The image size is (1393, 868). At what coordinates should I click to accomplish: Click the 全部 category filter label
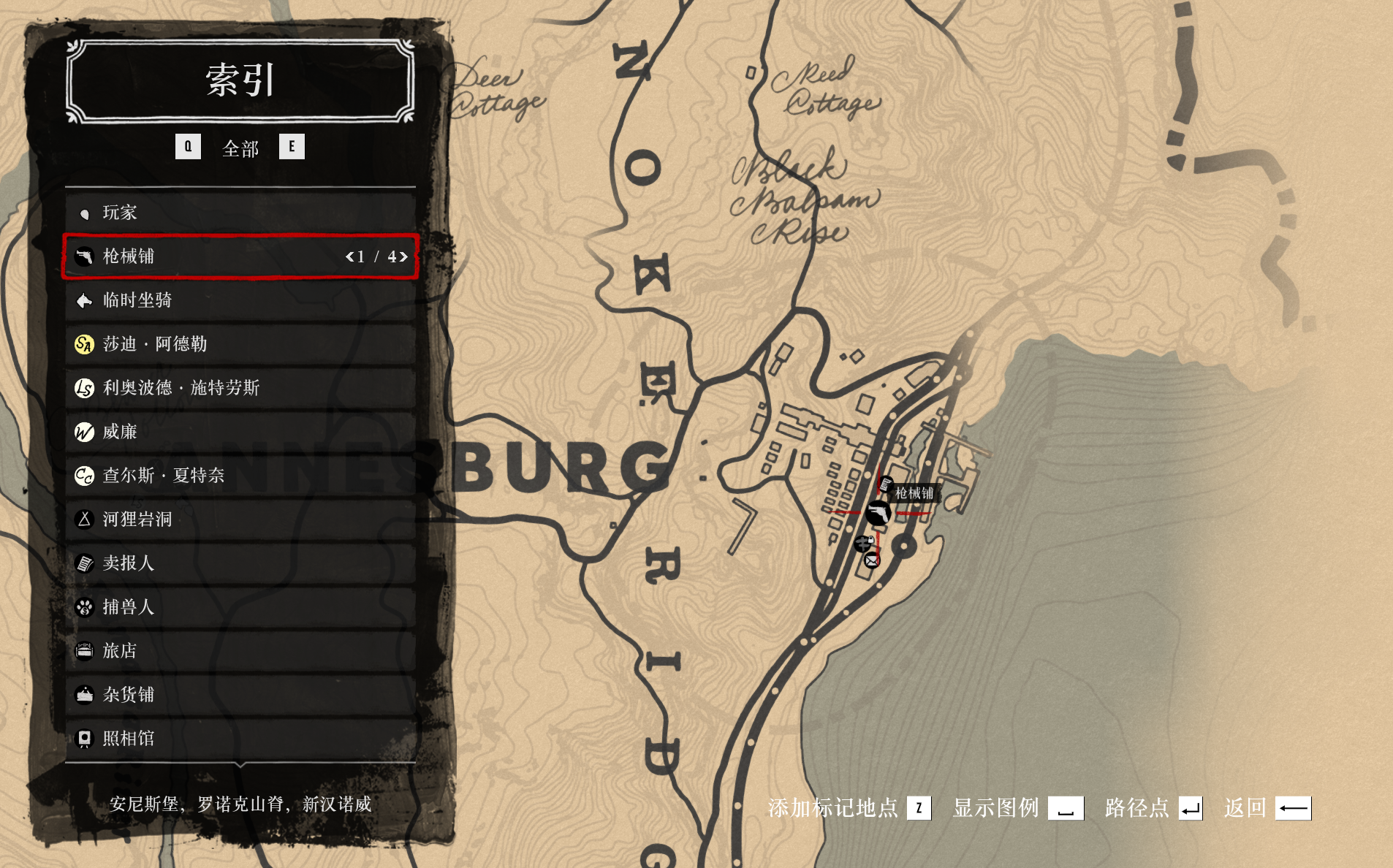coord(240,148)
